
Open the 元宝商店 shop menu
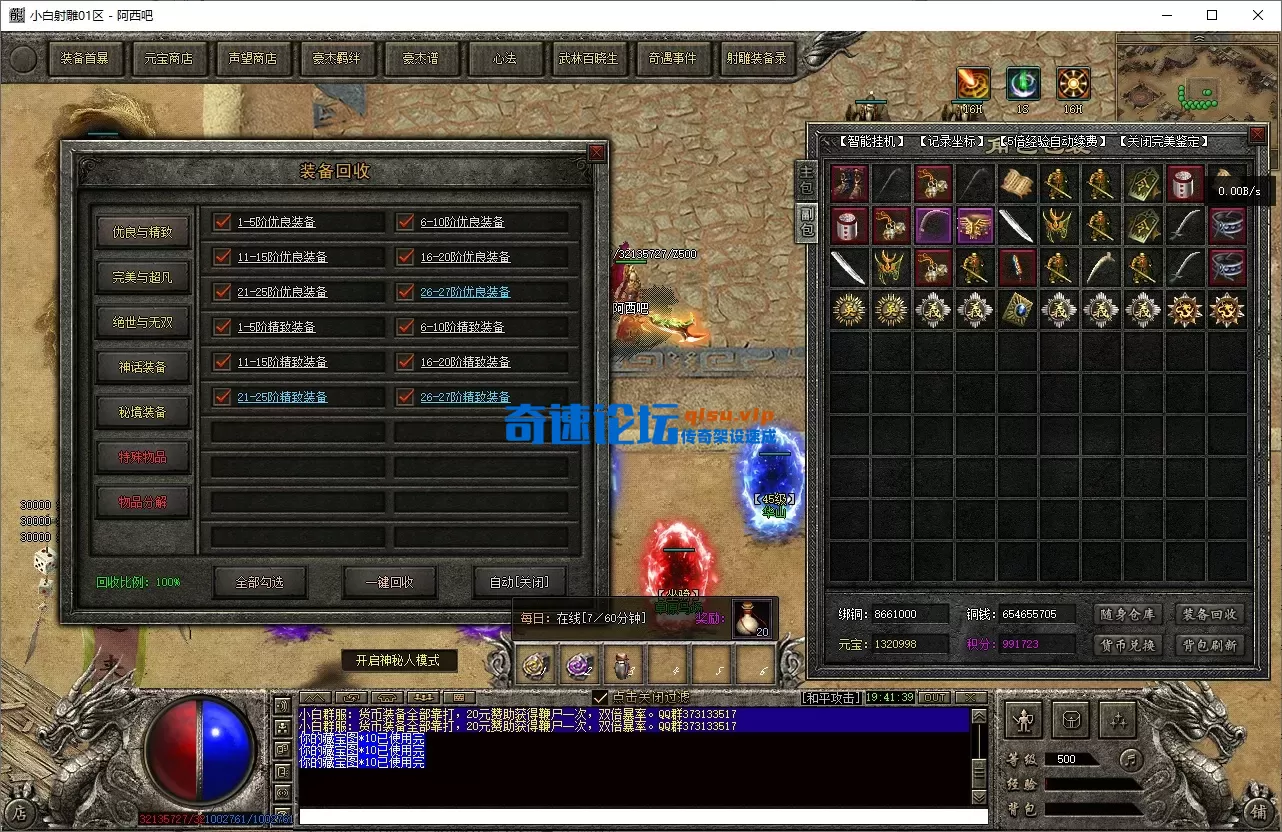point(168,59)
